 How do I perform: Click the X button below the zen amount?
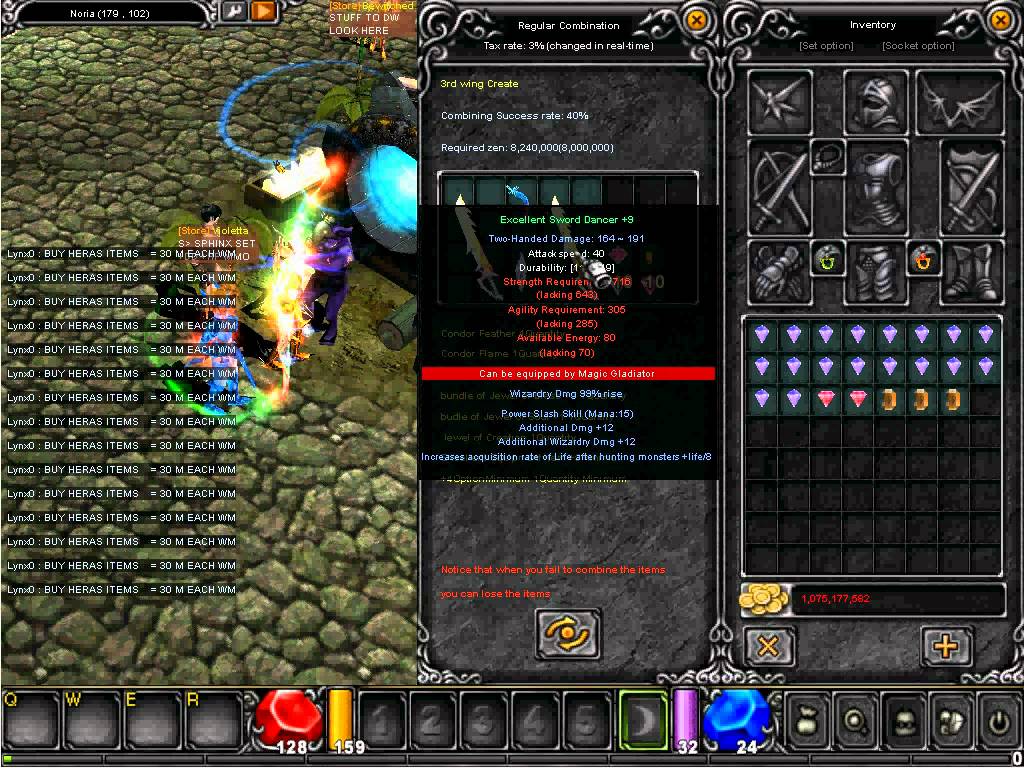click(x=768, y=646)
